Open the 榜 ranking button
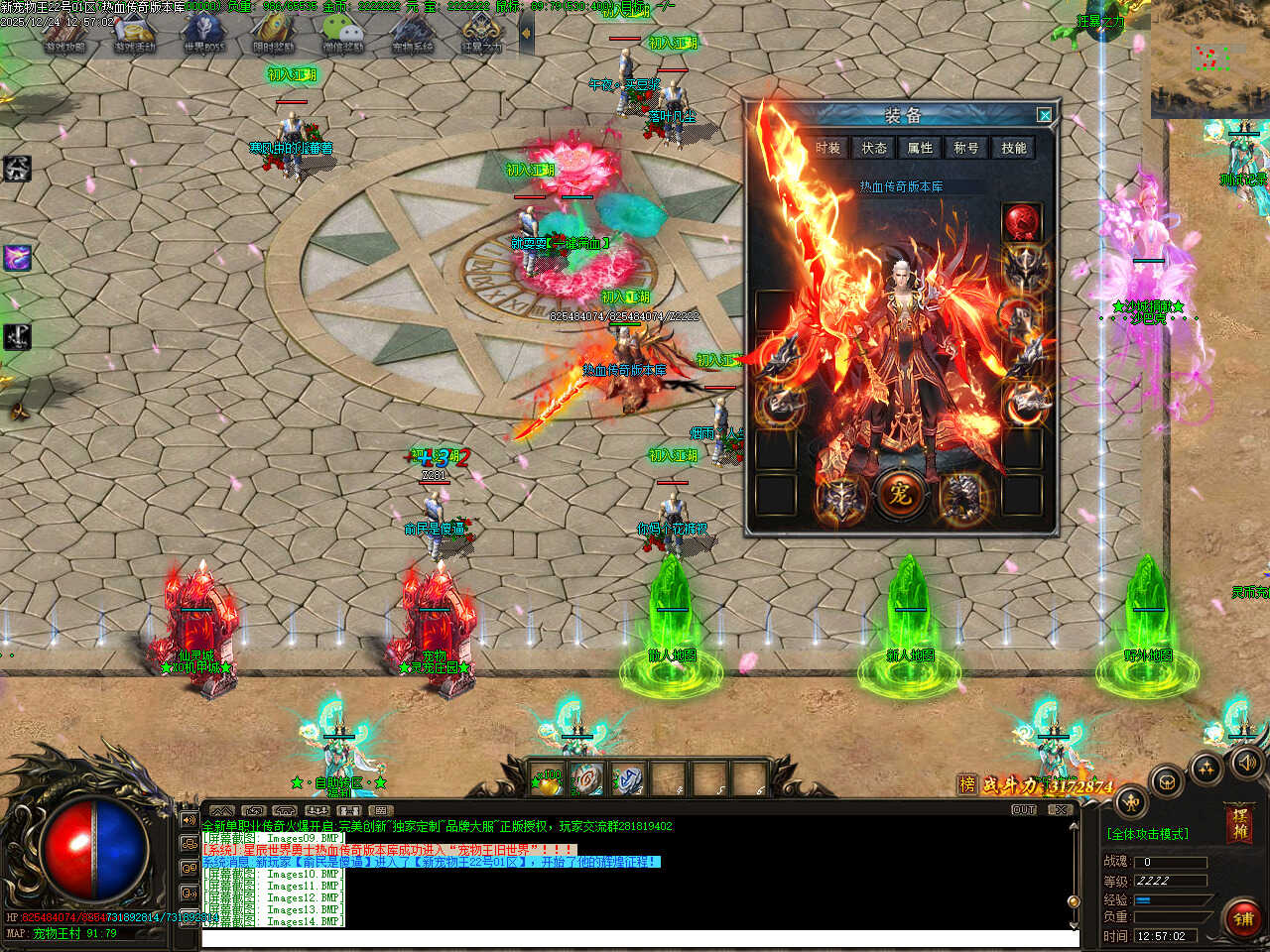1270x952 pixels. coord(967,784)
